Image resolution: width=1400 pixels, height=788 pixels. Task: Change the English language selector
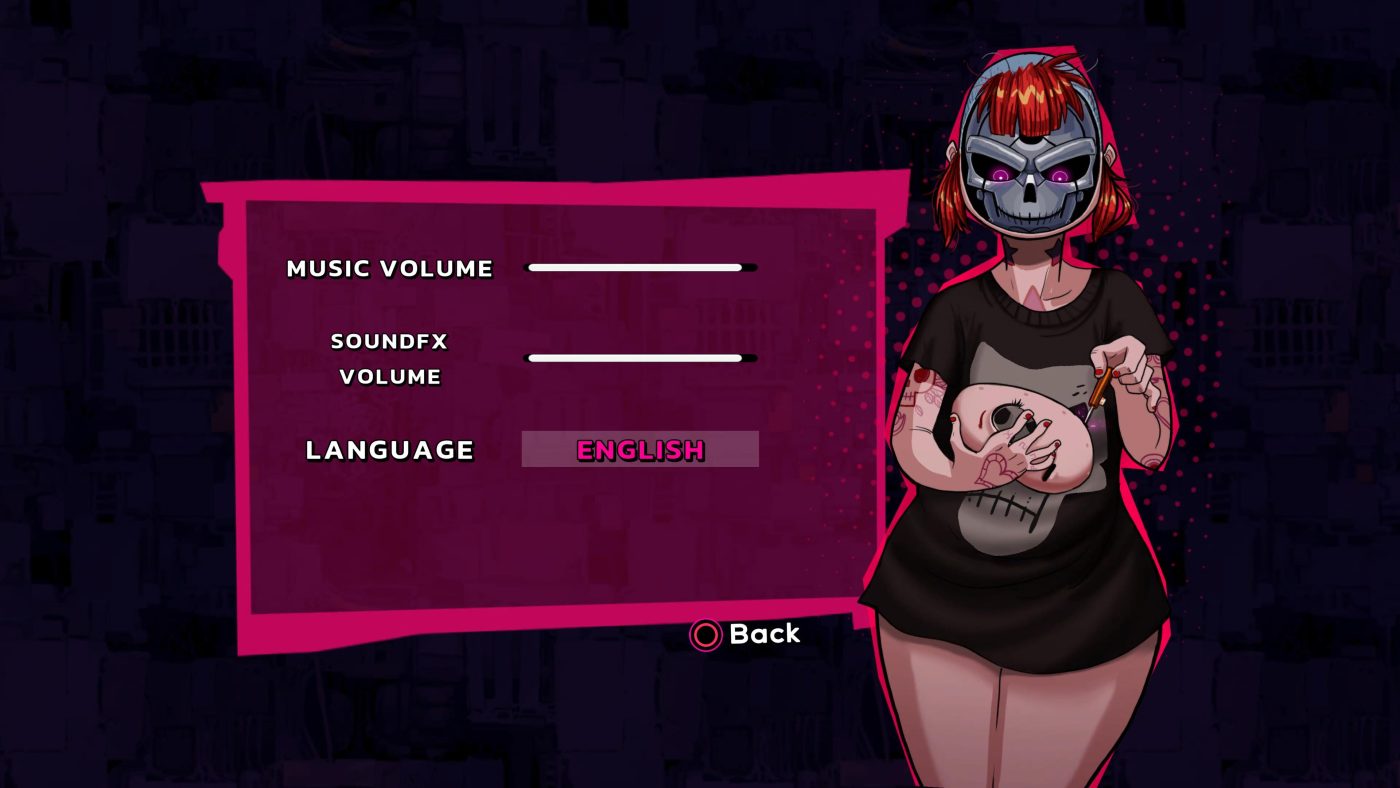[x=640, y=450]
